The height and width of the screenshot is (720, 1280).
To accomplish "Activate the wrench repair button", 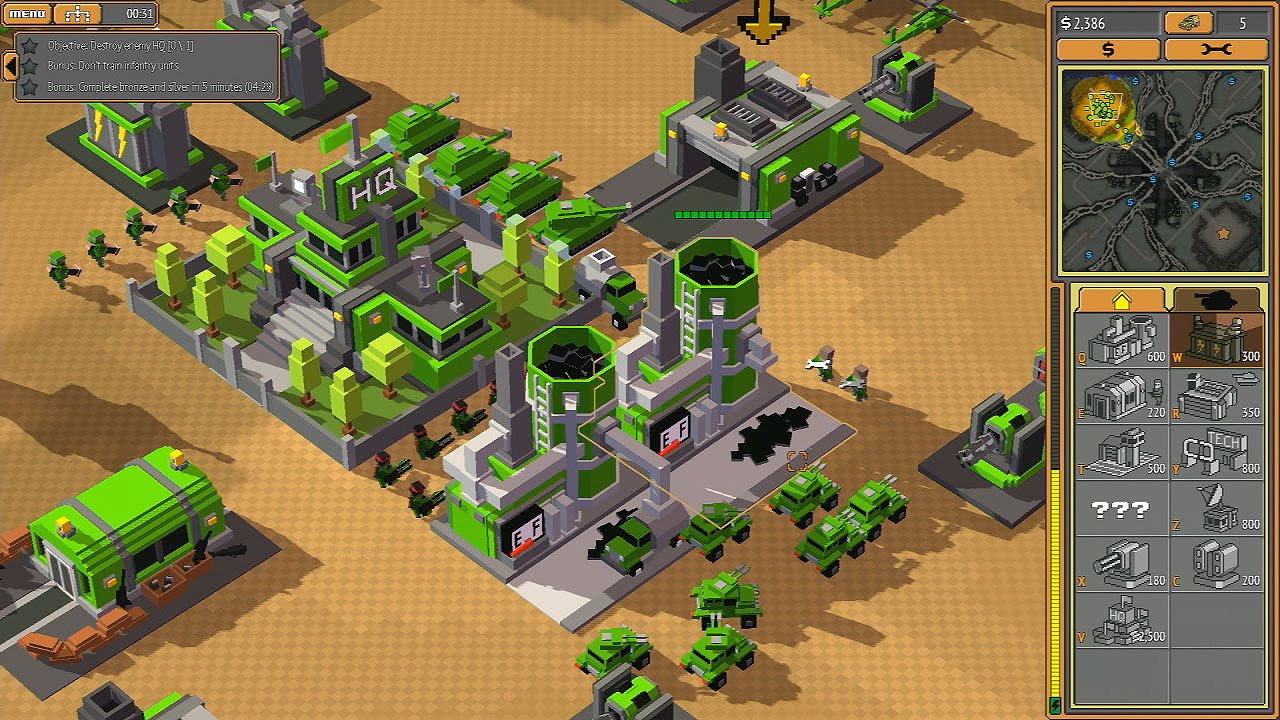I will click(x=1215, y=49).
